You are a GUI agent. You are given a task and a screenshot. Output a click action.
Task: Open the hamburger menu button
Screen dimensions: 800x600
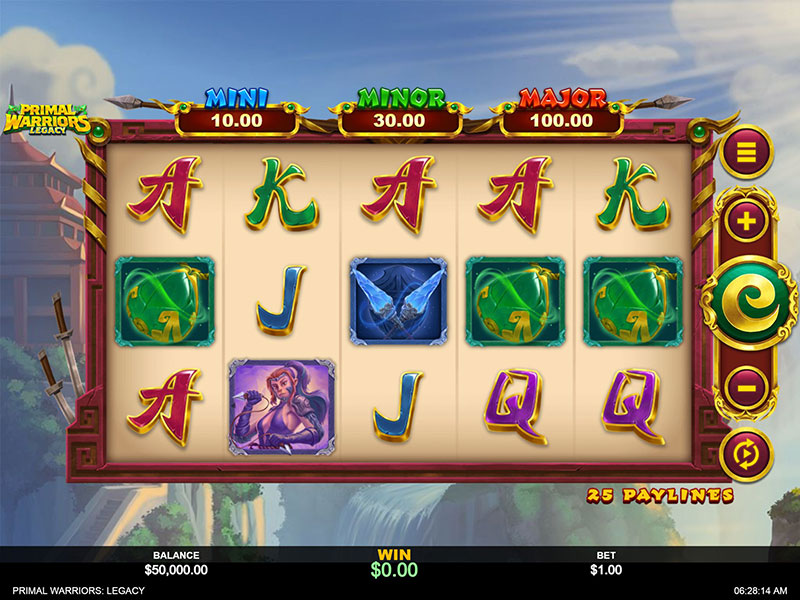pos(746,152)
